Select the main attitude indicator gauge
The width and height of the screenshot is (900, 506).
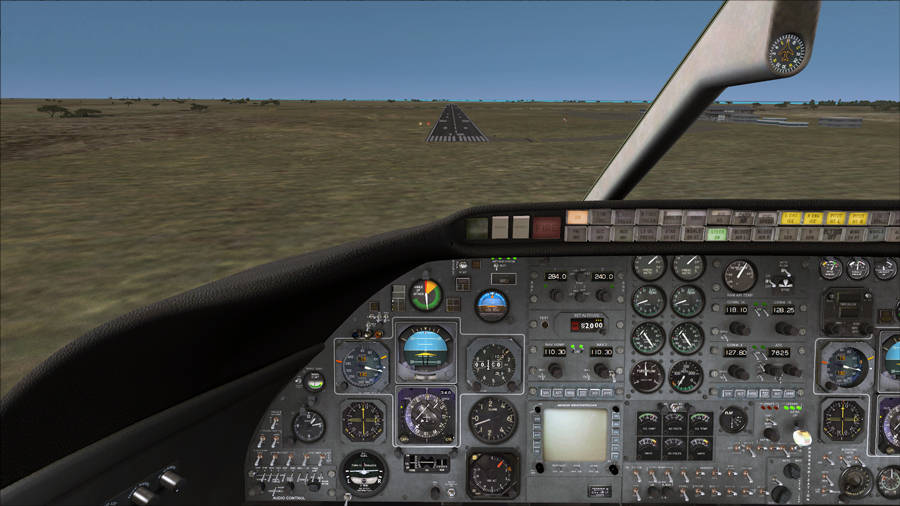[426, 349]
